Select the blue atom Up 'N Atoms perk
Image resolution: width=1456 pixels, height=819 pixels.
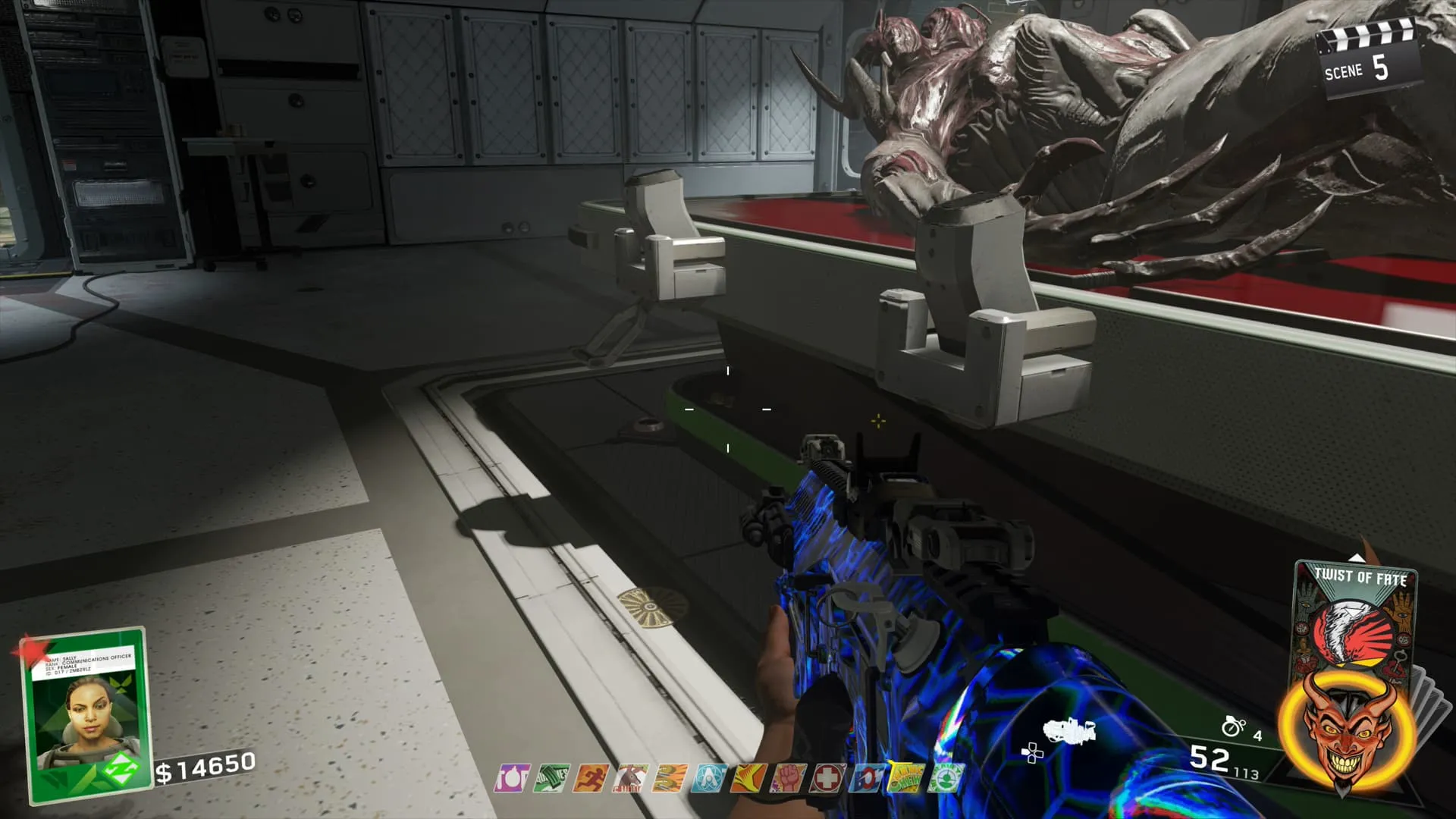(x=709, y=778)
